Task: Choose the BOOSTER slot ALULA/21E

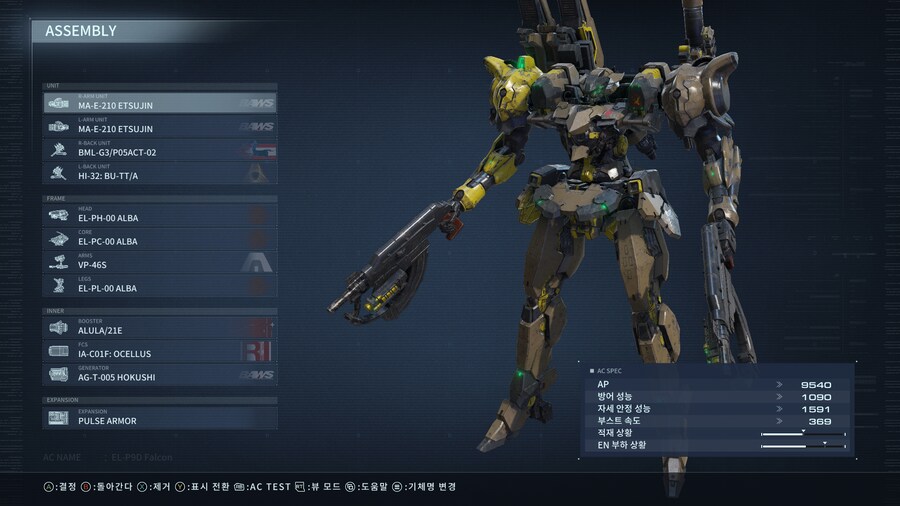Action: (x=160, y=328)
